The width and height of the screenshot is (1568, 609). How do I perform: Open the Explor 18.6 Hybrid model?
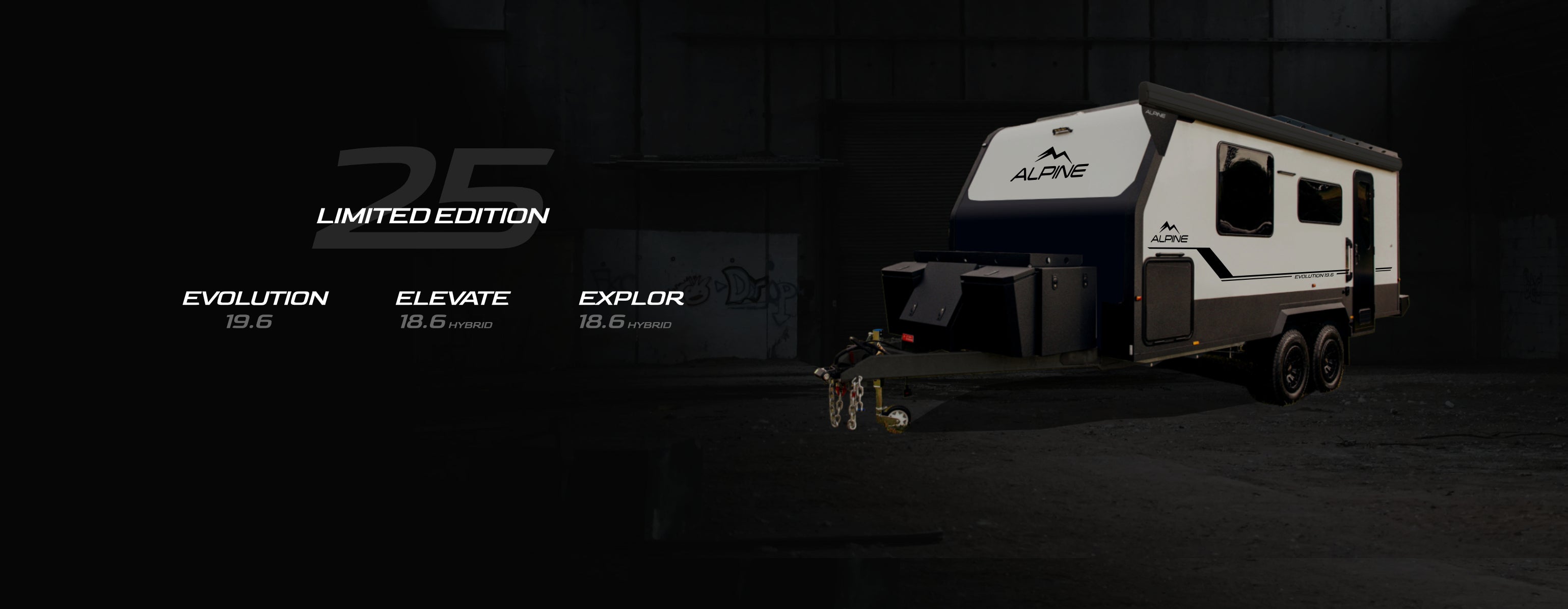tap(631, 309)
